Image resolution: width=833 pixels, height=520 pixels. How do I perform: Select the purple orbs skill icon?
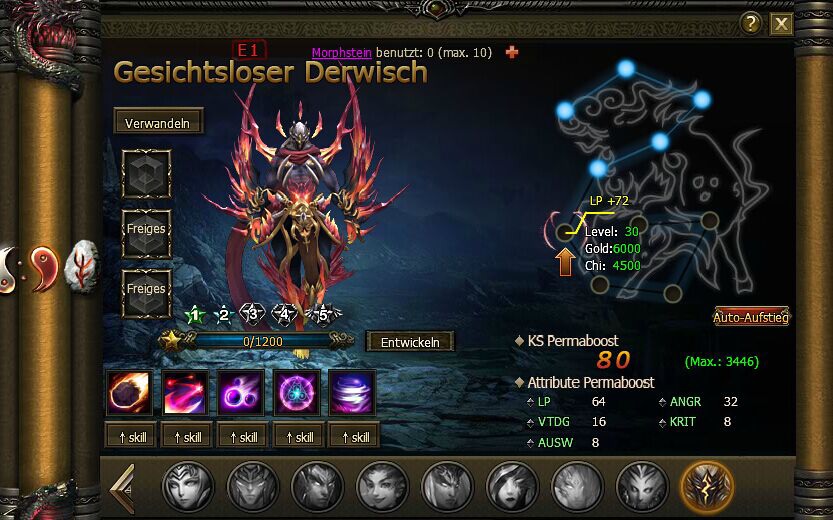coord(241,393)
